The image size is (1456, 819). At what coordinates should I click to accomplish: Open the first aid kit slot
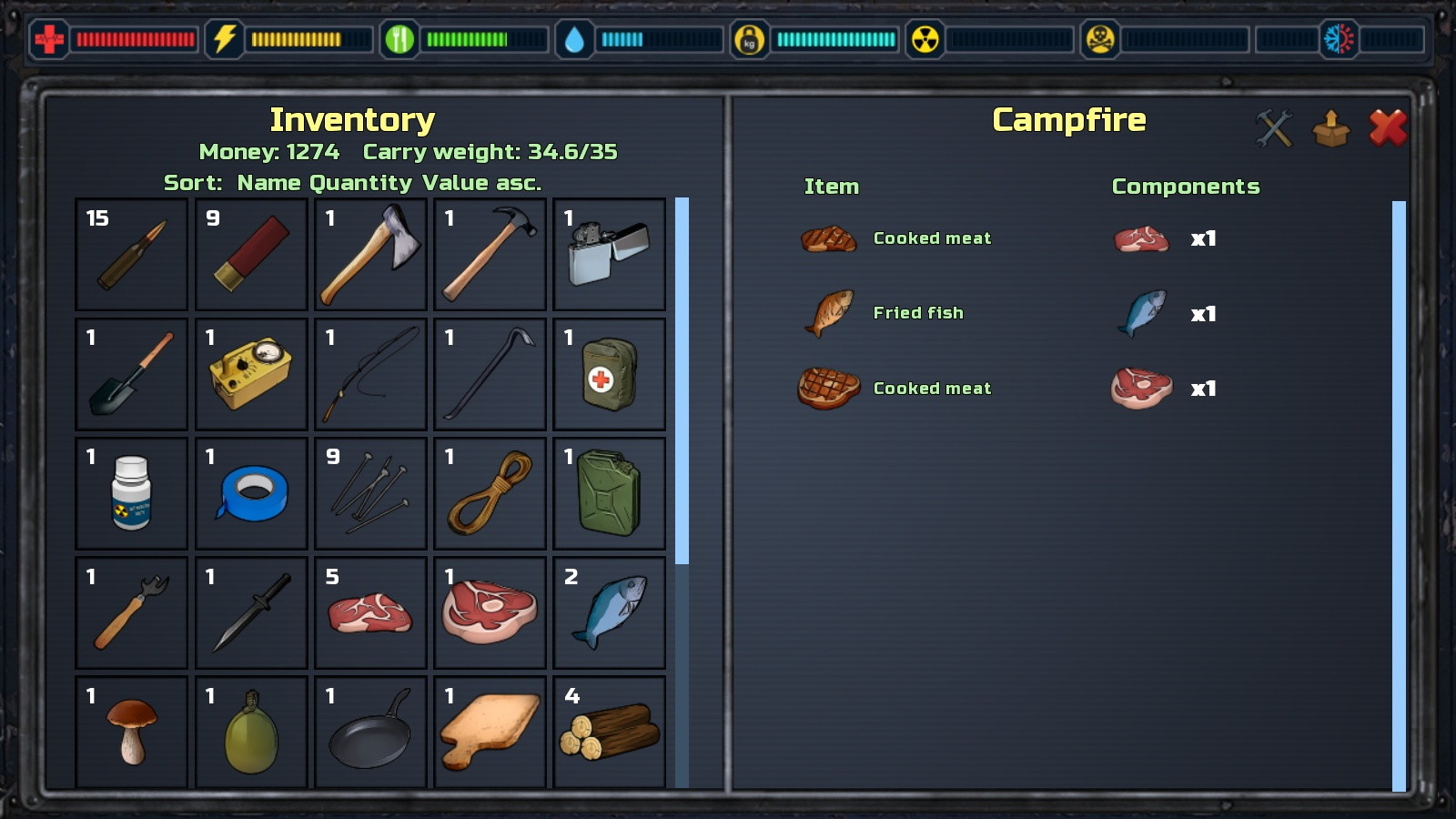(609, 373)
